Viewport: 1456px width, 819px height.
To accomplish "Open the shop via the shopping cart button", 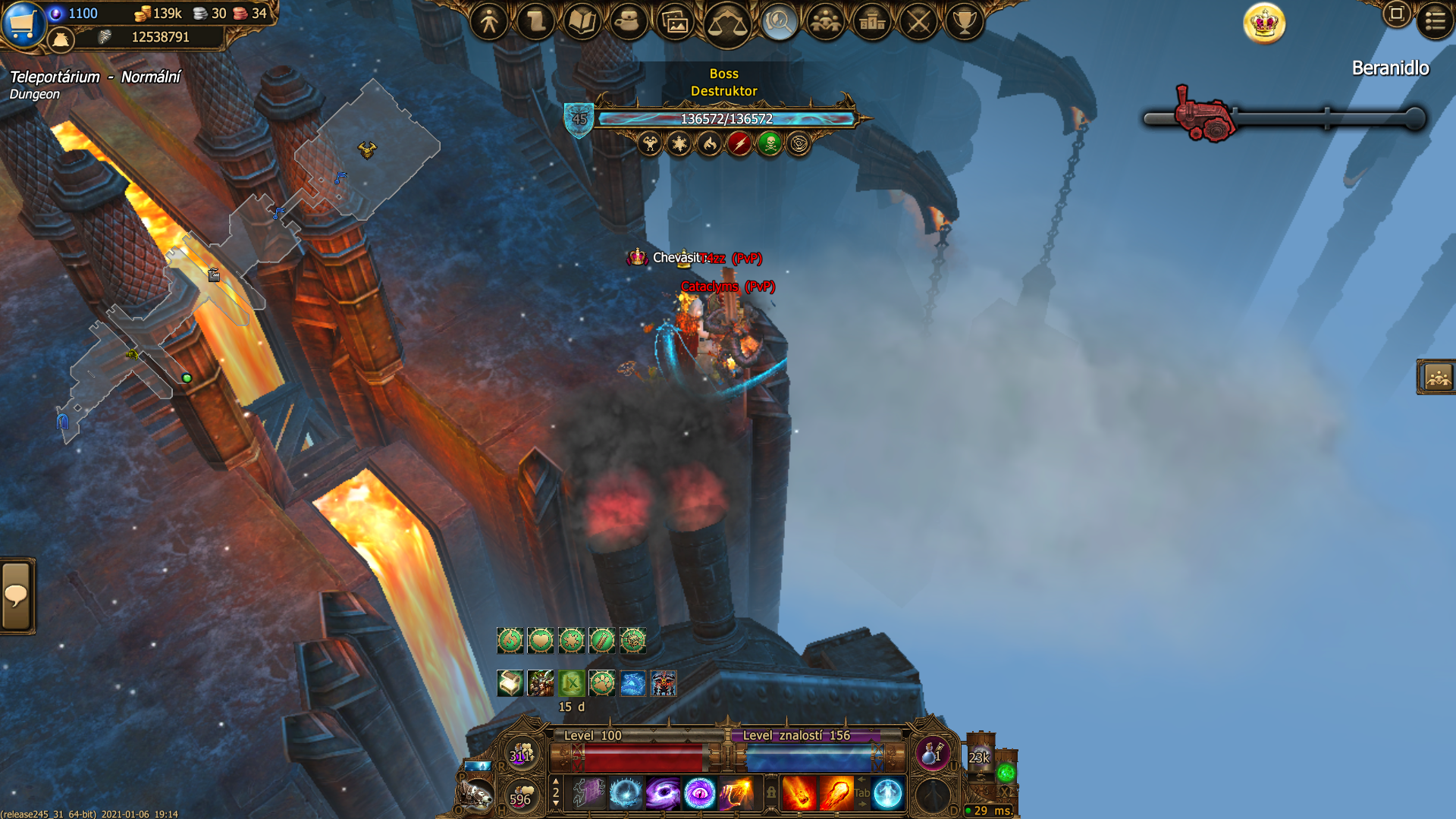I will (23, 24).
